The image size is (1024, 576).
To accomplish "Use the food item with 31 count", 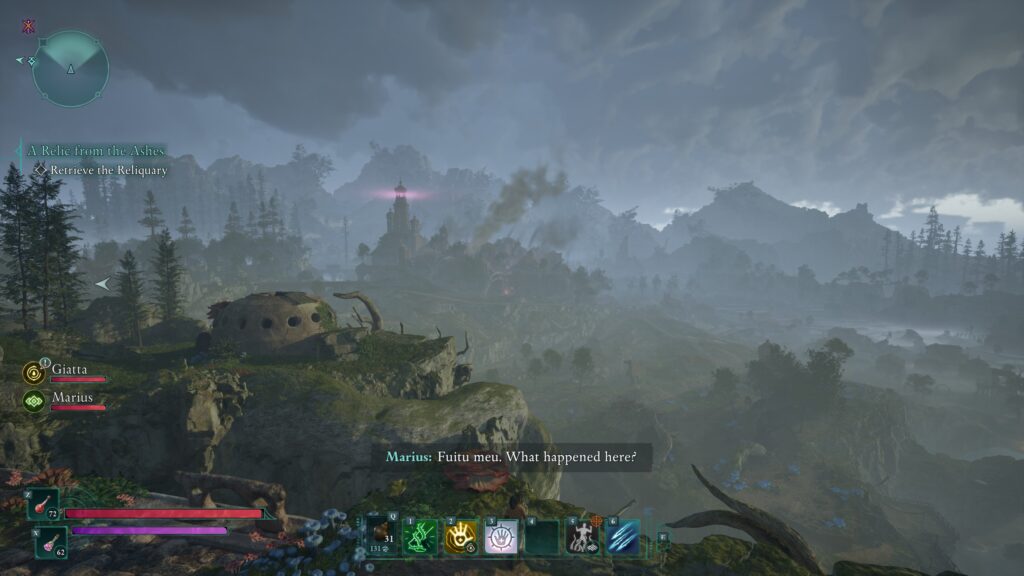I will point(379,537).
